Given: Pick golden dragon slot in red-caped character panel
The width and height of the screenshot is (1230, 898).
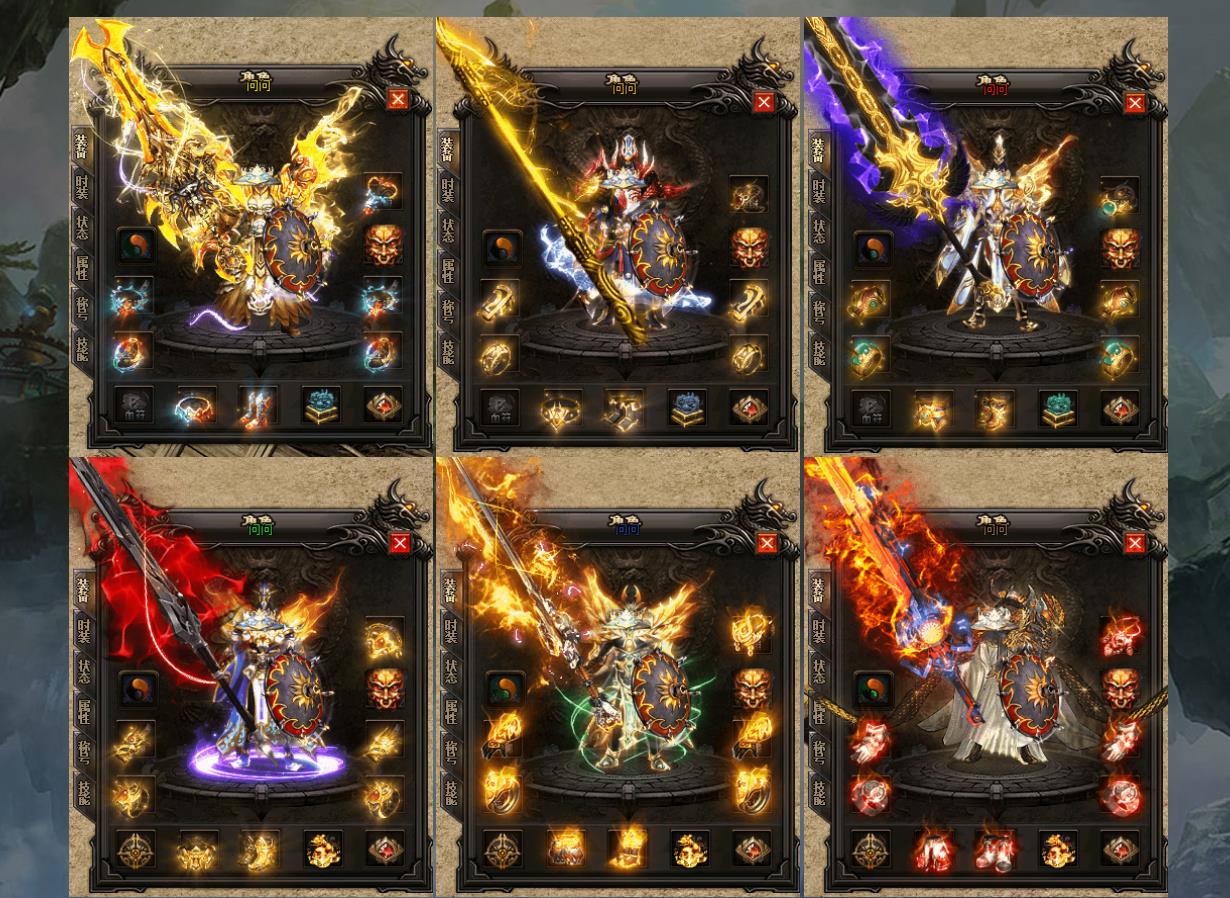Looking at the screenshot, I should point(322,850).
